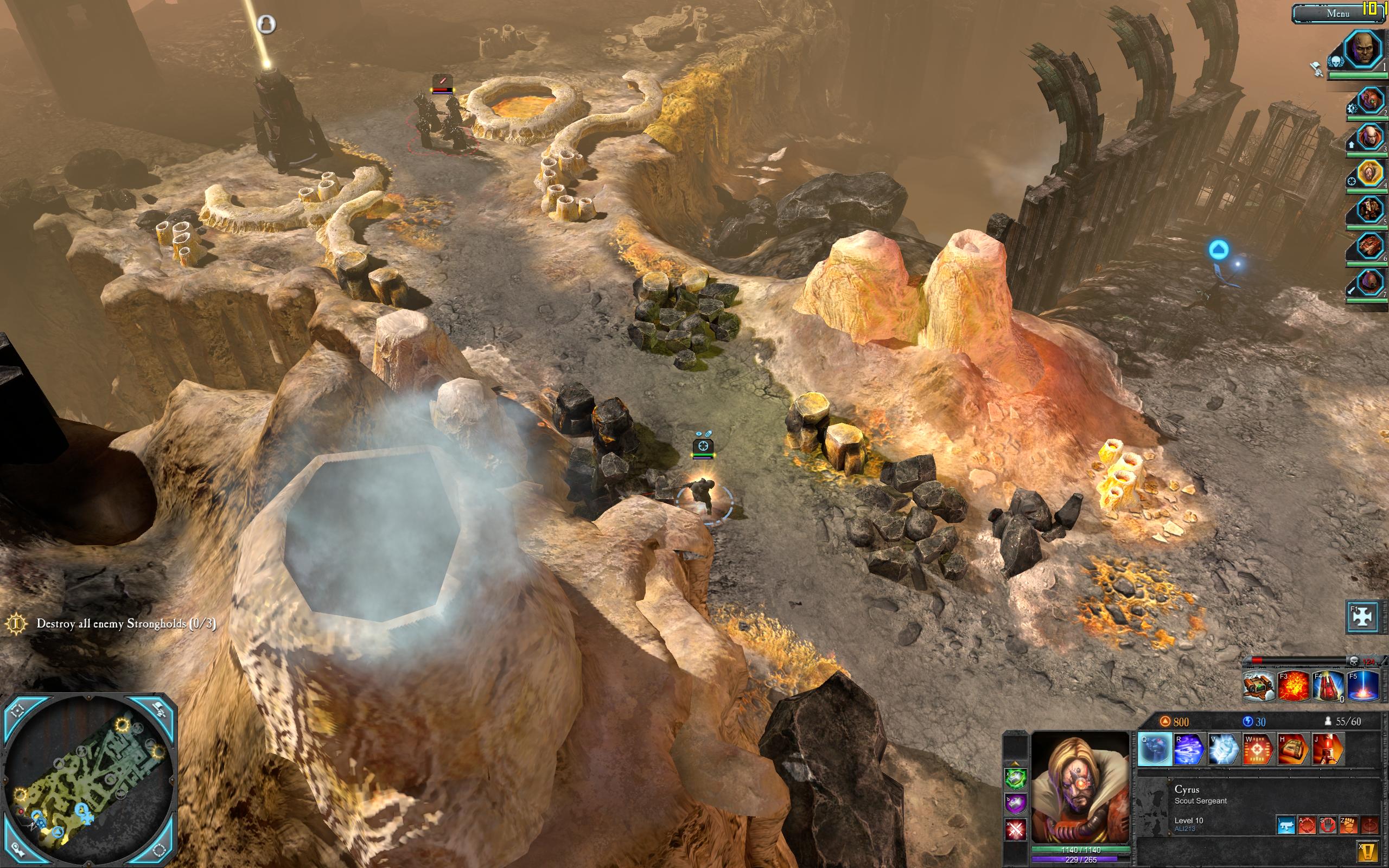Click the Destroy all enemy Strongholds objective

point(126,624)
